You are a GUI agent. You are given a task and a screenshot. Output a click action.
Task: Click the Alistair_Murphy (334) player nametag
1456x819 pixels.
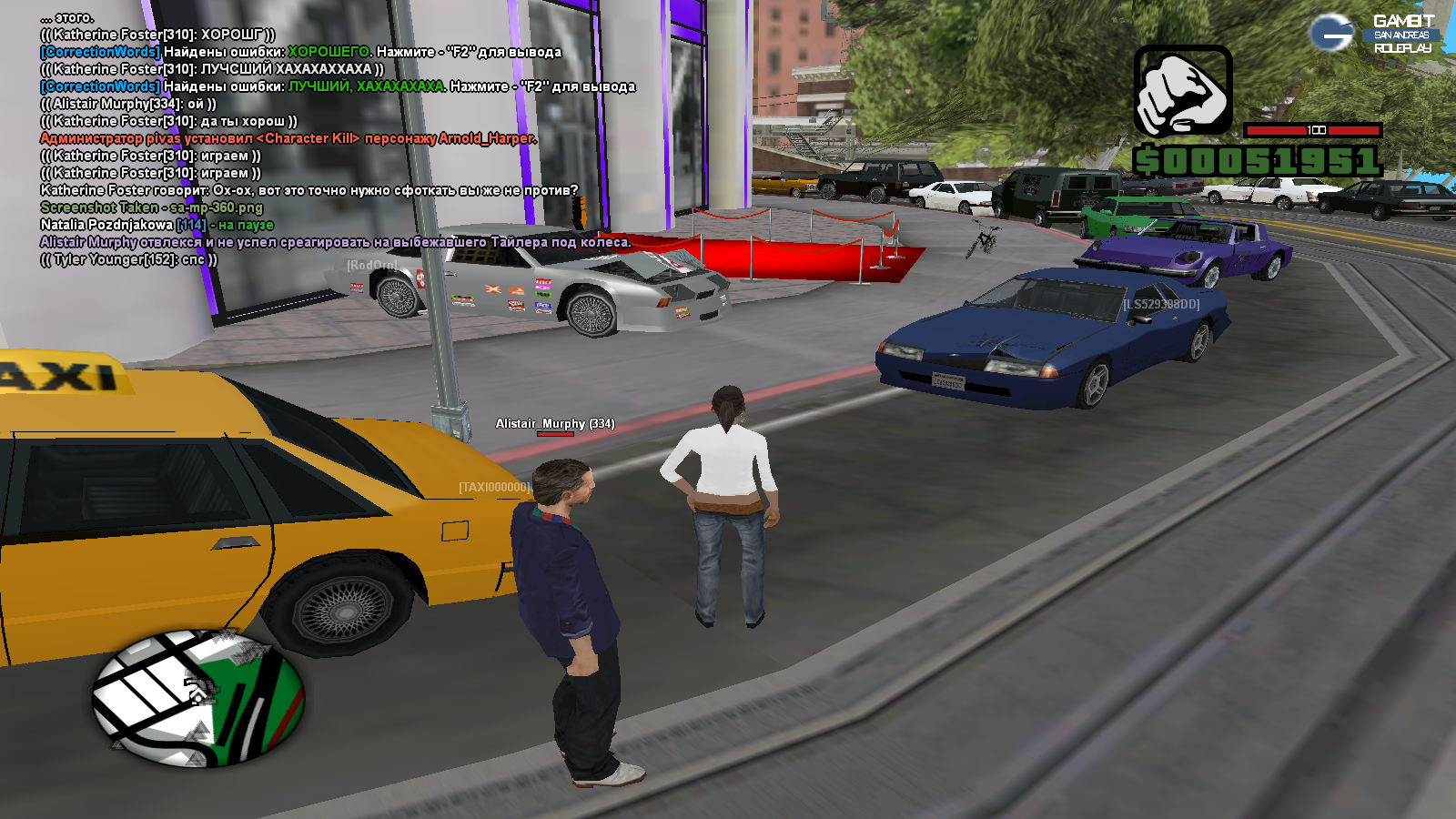[x=554, y=424]
